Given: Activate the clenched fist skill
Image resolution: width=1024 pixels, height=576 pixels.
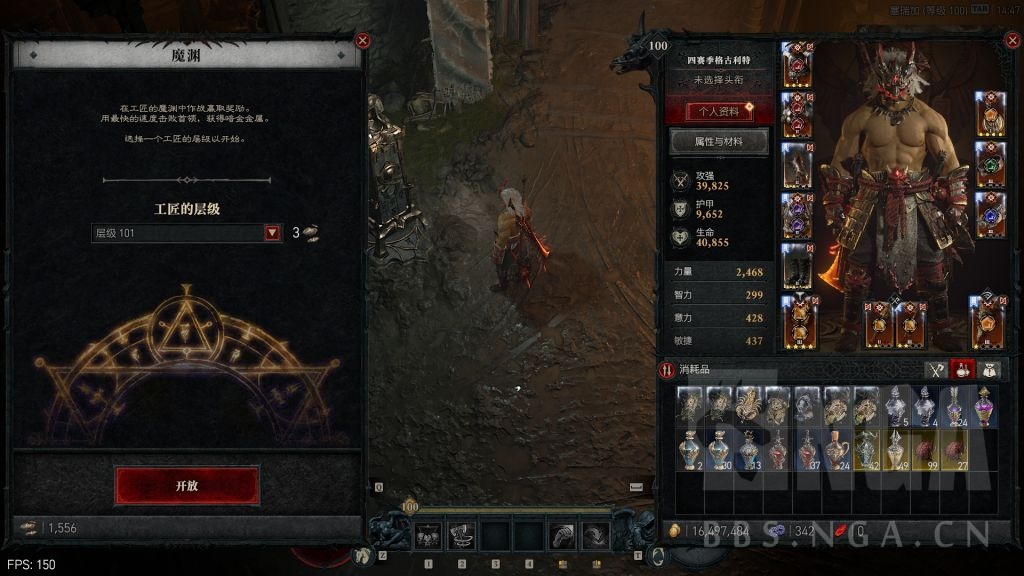Looking at the screenshot, I should pos(564,537).
